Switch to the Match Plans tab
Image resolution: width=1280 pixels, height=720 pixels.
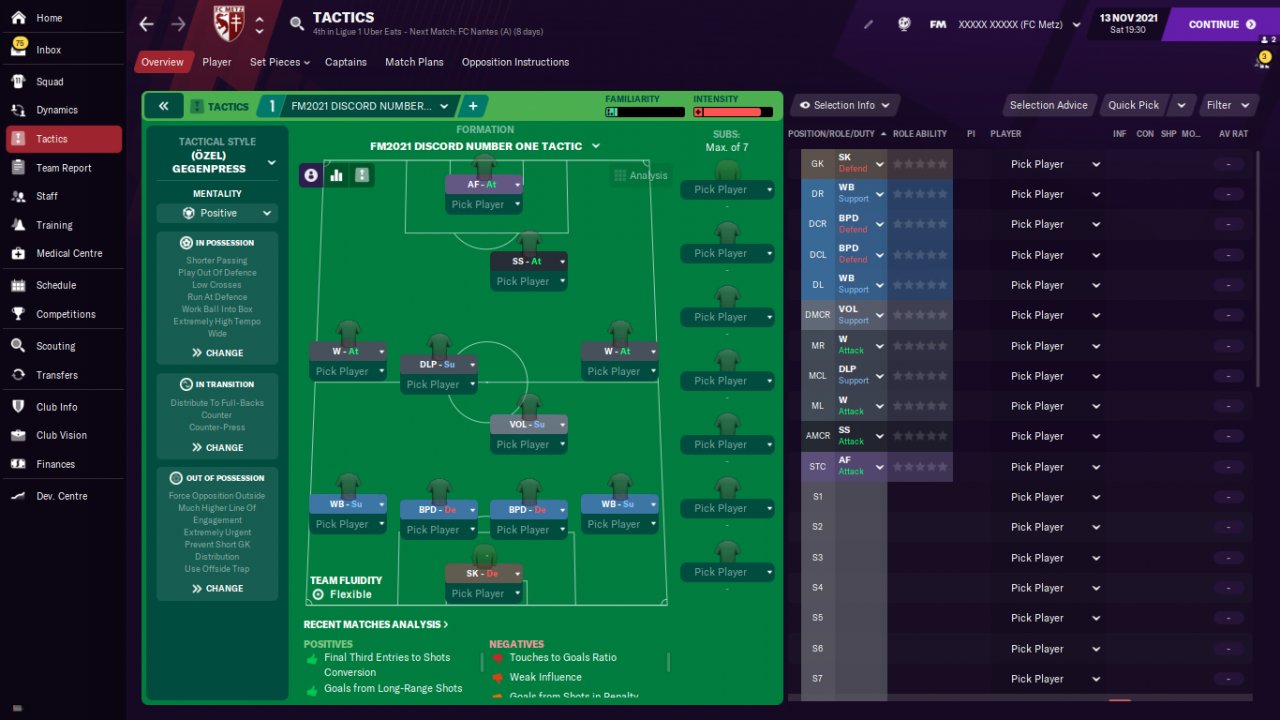(x=414, y=62)
